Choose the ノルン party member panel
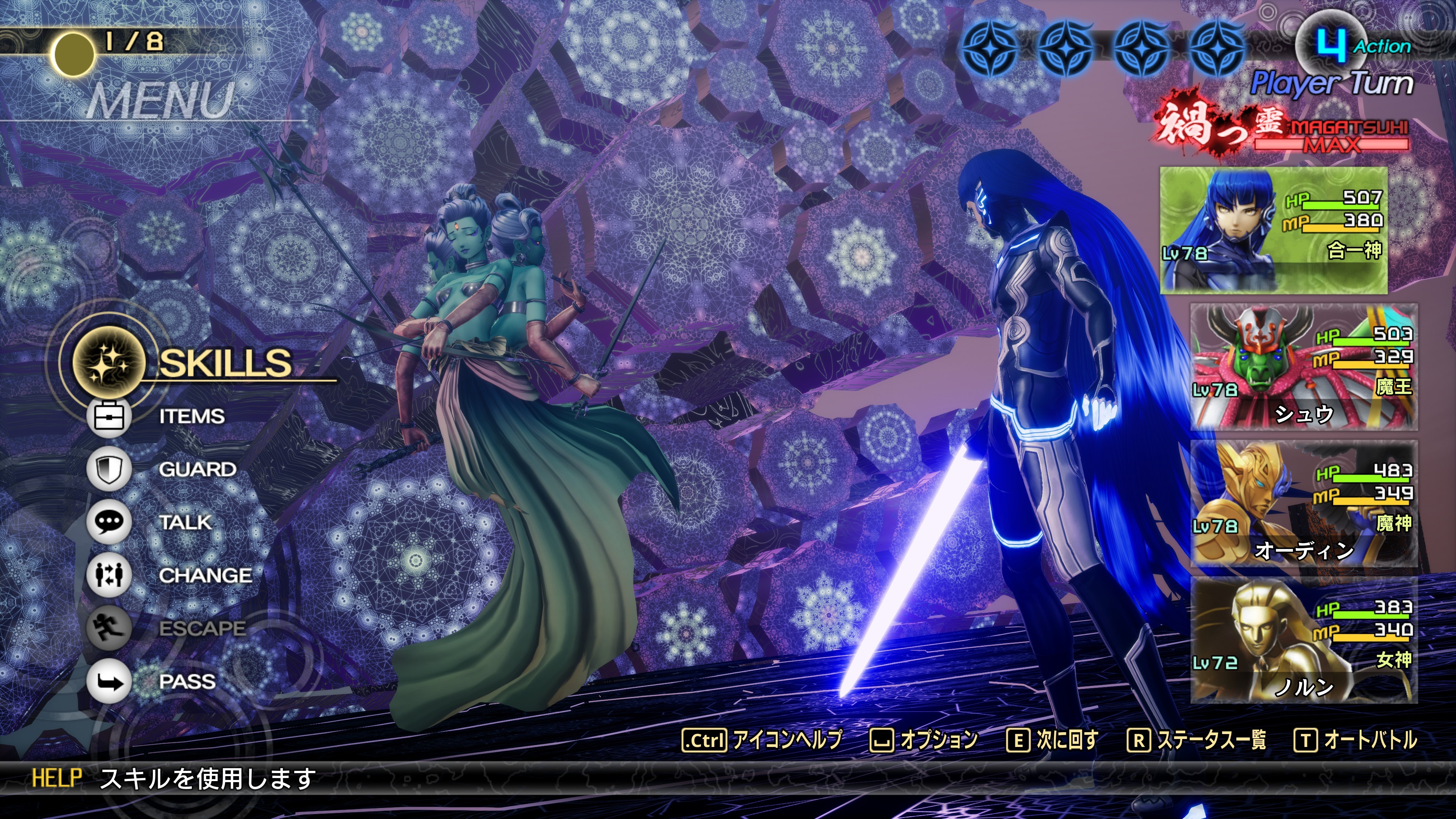The height and width of the screenshot is (819, 1456). tap(1304, 640)
